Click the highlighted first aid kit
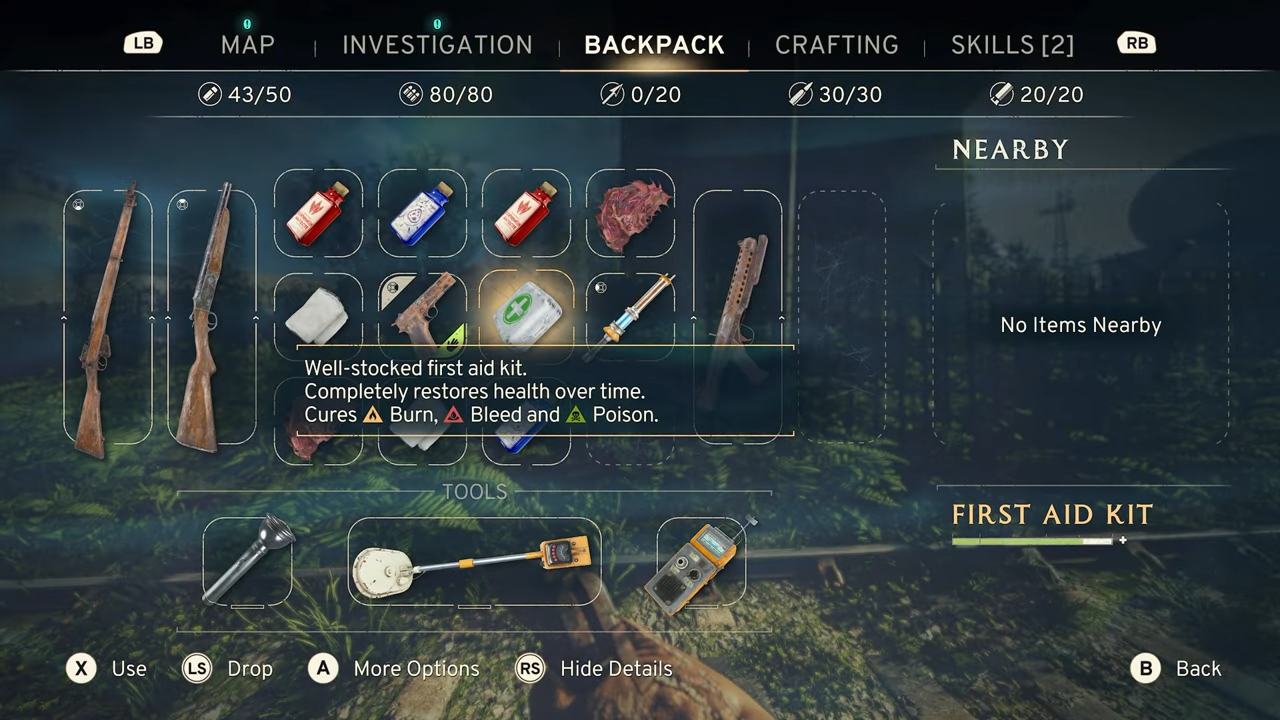Screen dimensions: 1280x720 527,312
